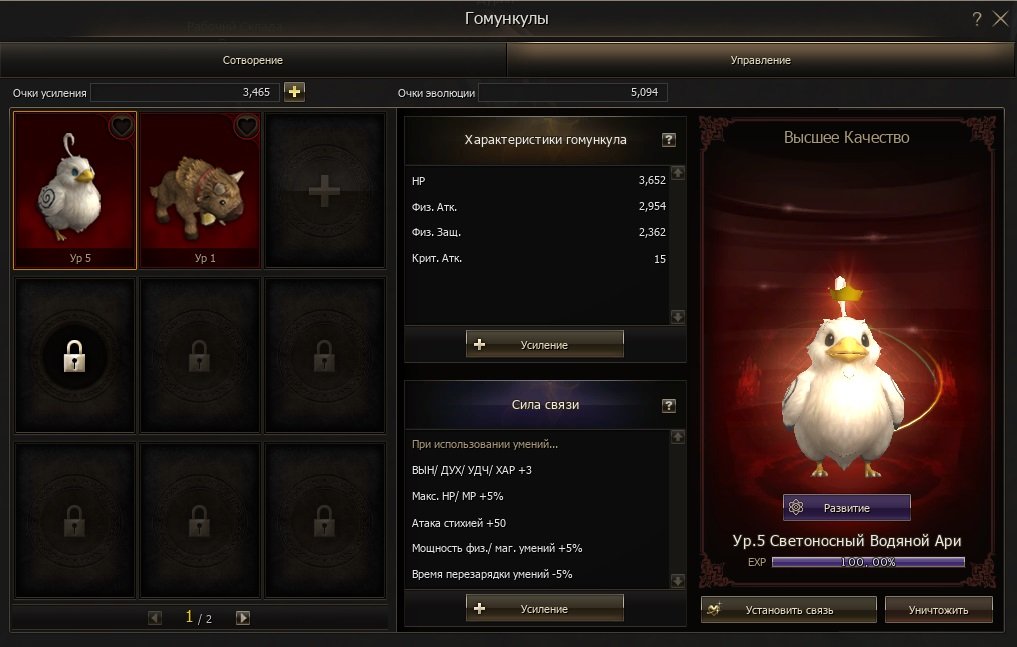Switch to the Сотворение tab

click(253, 60)
